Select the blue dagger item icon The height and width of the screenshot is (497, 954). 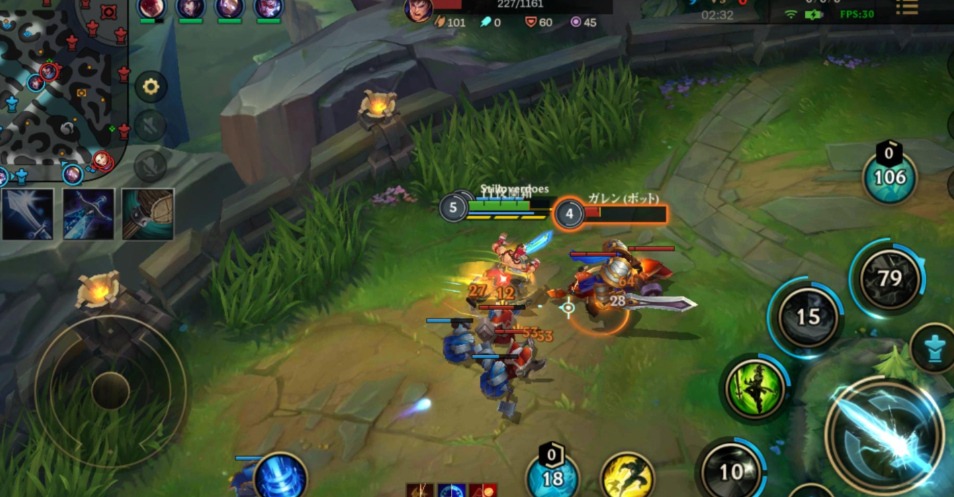pos(88,214)
